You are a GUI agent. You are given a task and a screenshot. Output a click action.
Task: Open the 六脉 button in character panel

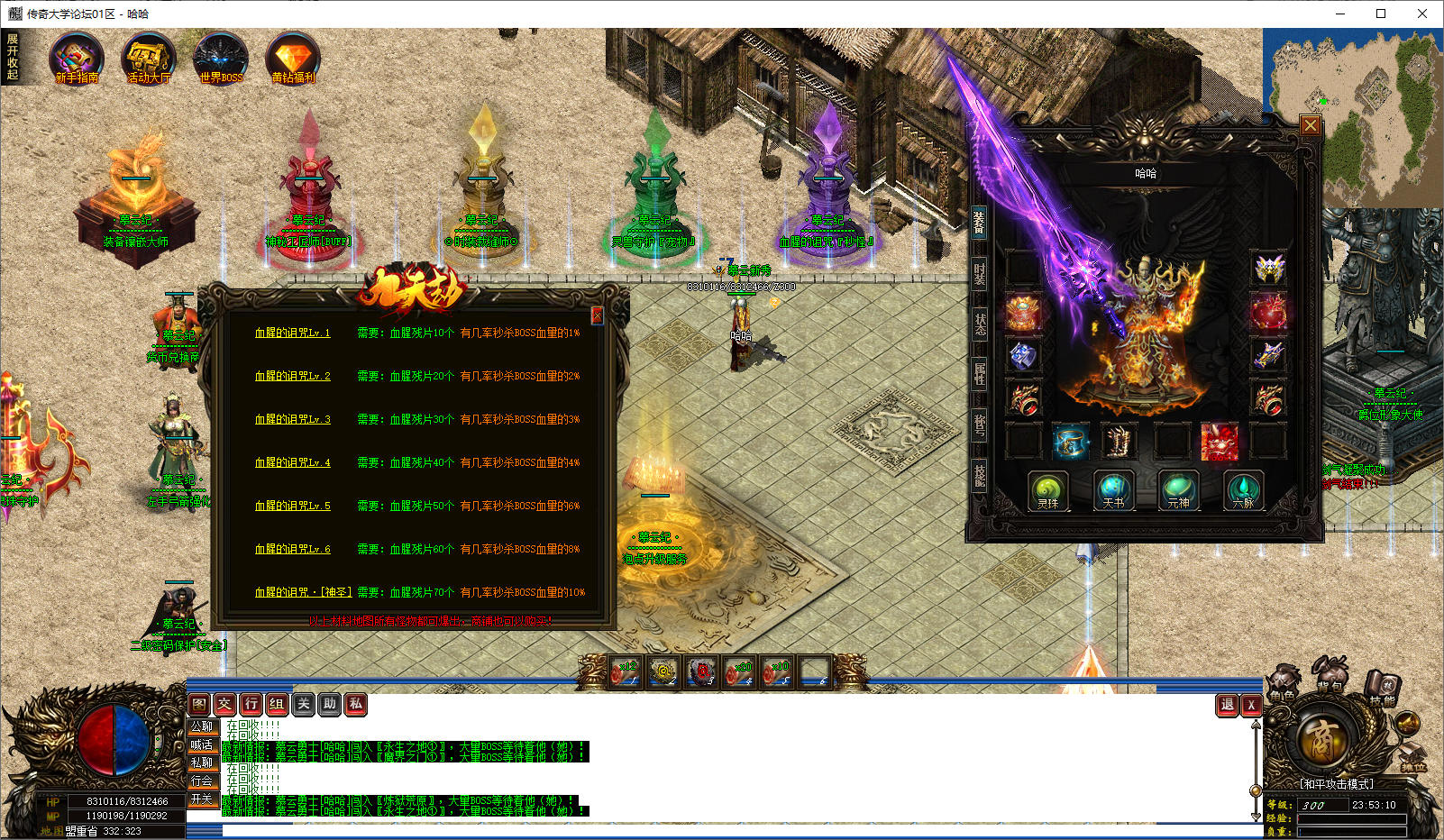click(1243, 491)
